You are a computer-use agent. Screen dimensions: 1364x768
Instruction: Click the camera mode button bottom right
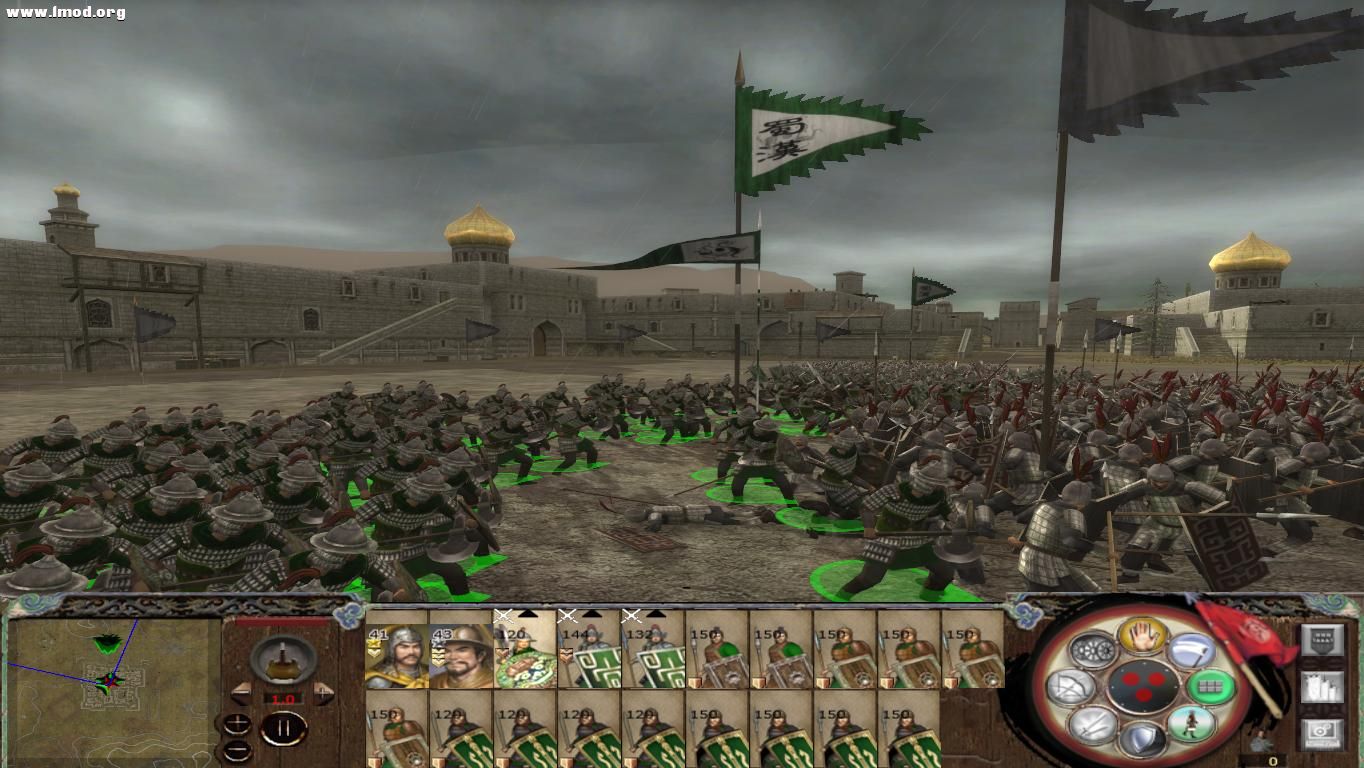[x=1323, y=733]
